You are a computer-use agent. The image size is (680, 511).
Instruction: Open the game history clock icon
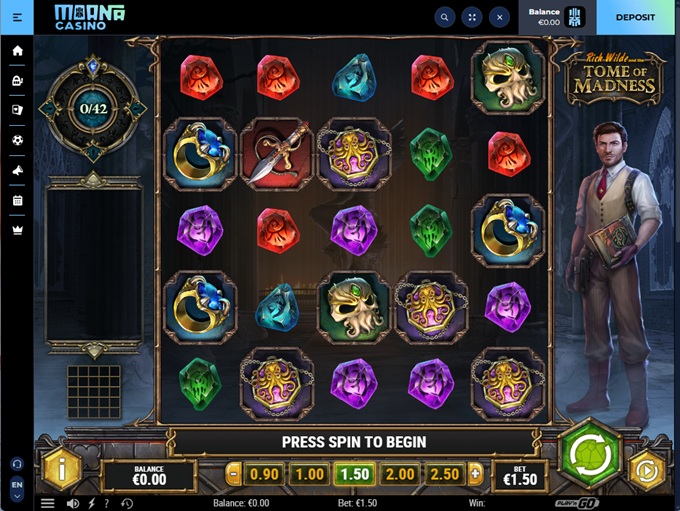[127, 503]
